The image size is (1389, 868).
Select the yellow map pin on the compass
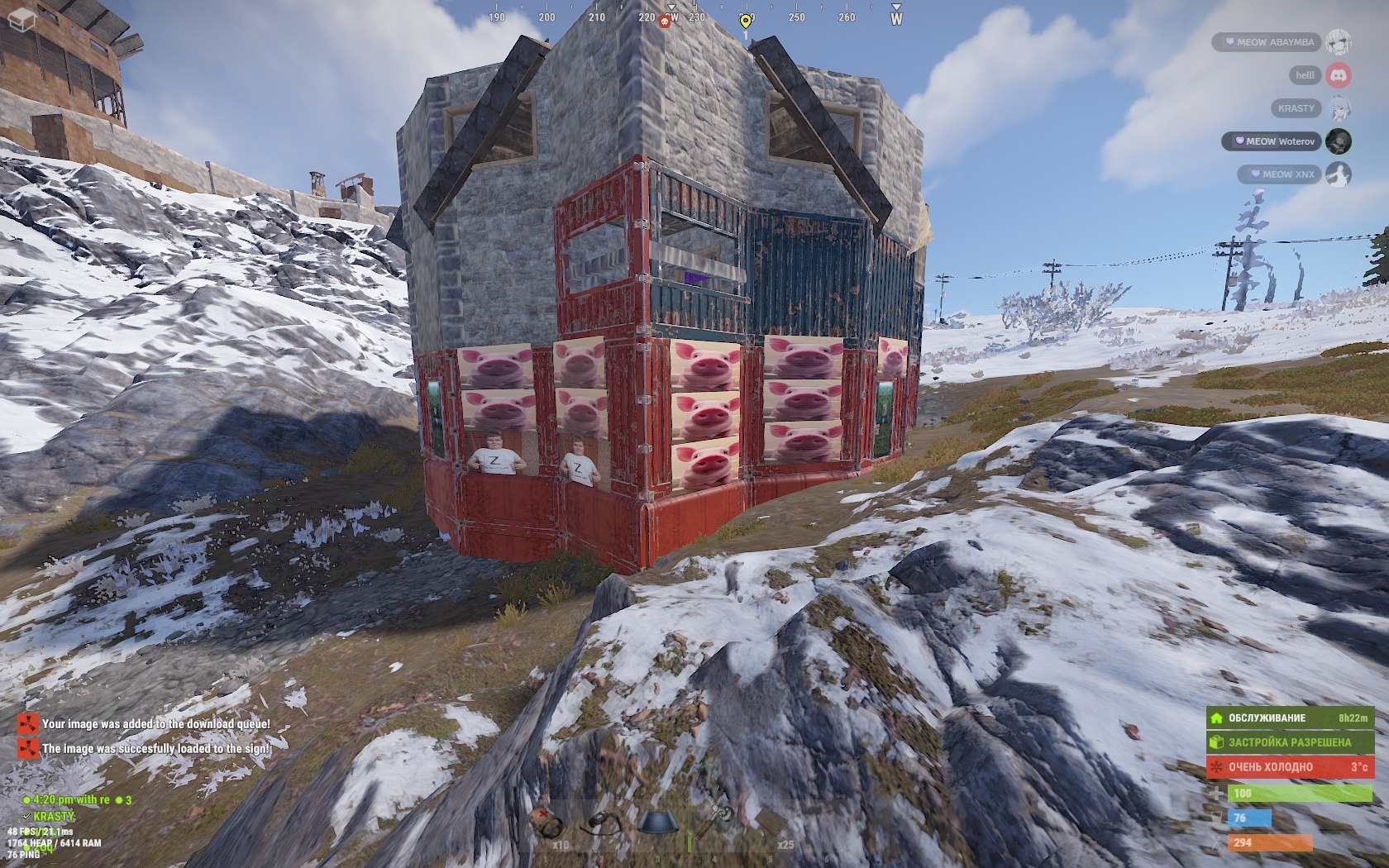[x=745, y=21]
